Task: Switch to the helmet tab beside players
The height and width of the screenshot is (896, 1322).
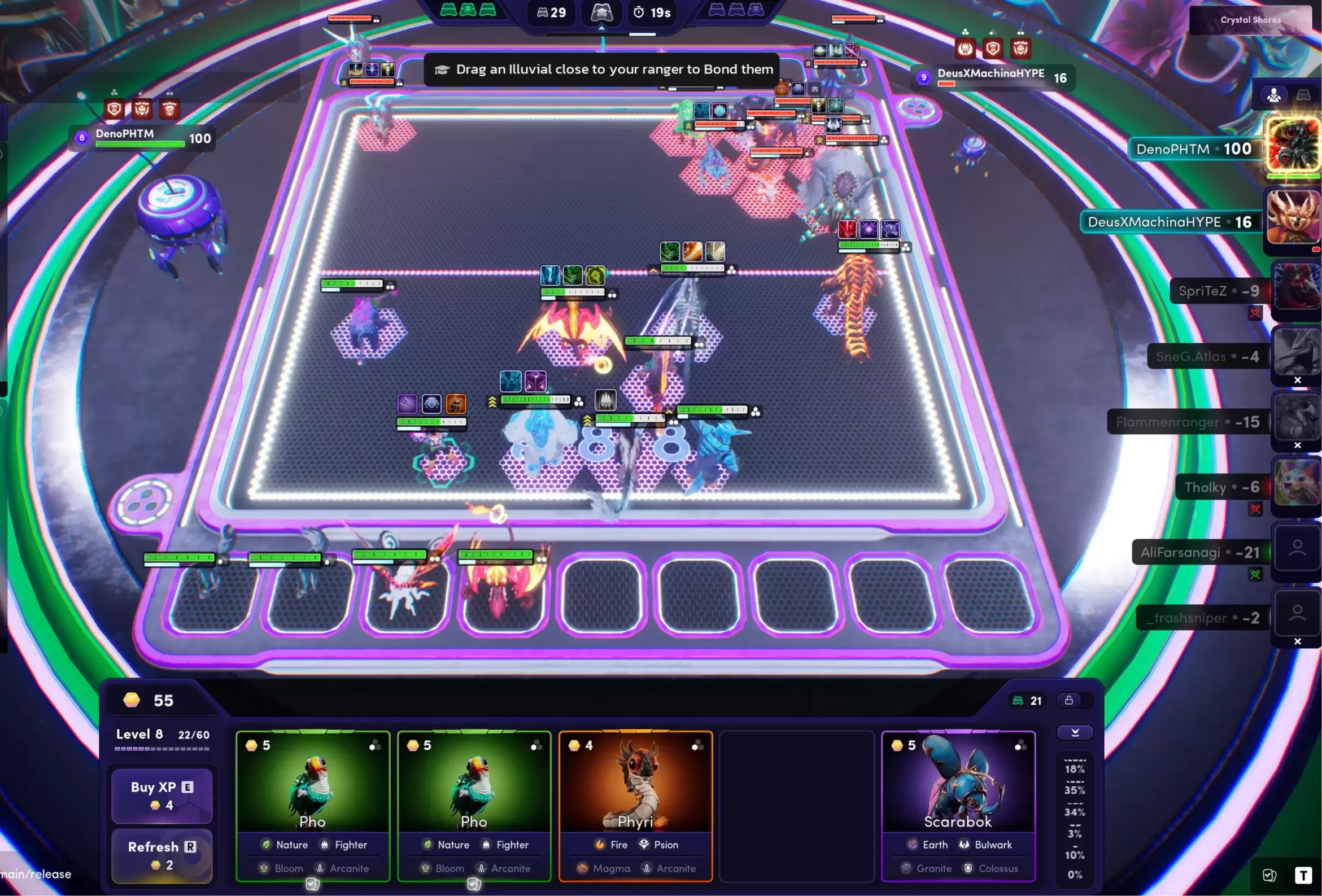Action: [1303, 95]
